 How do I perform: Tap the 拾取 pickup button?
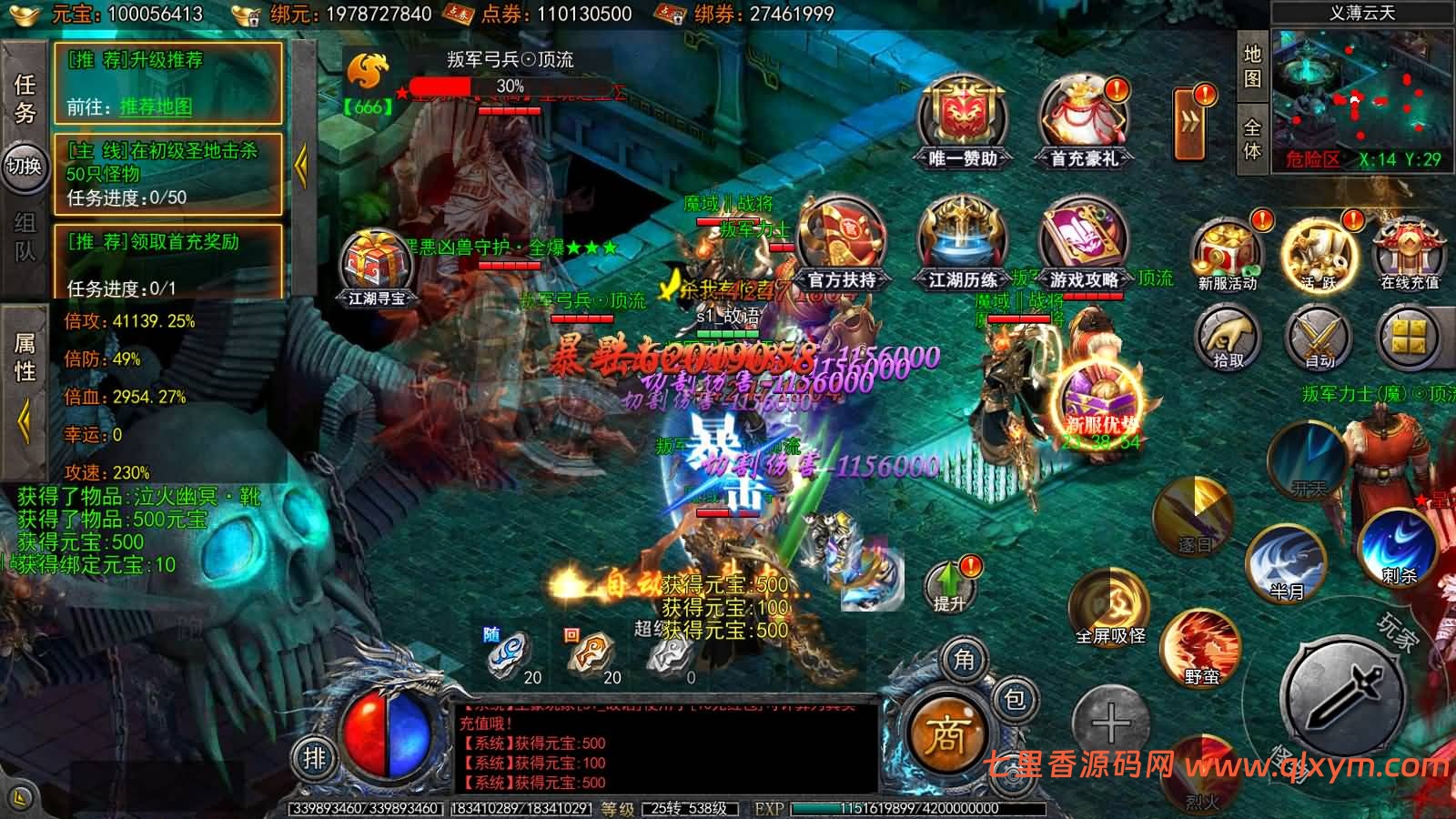[x=1228, y=338]
